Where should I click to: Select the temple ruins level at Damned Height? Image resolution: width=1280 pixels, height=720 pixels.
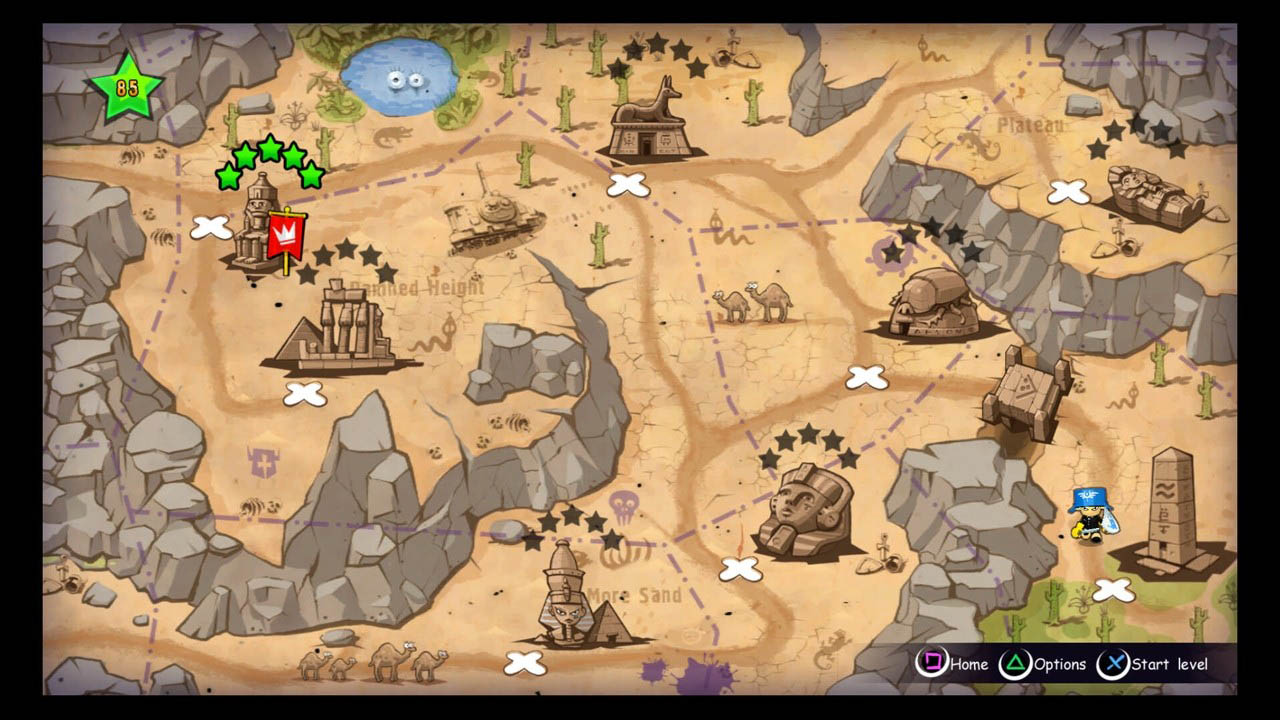(345, 330)
